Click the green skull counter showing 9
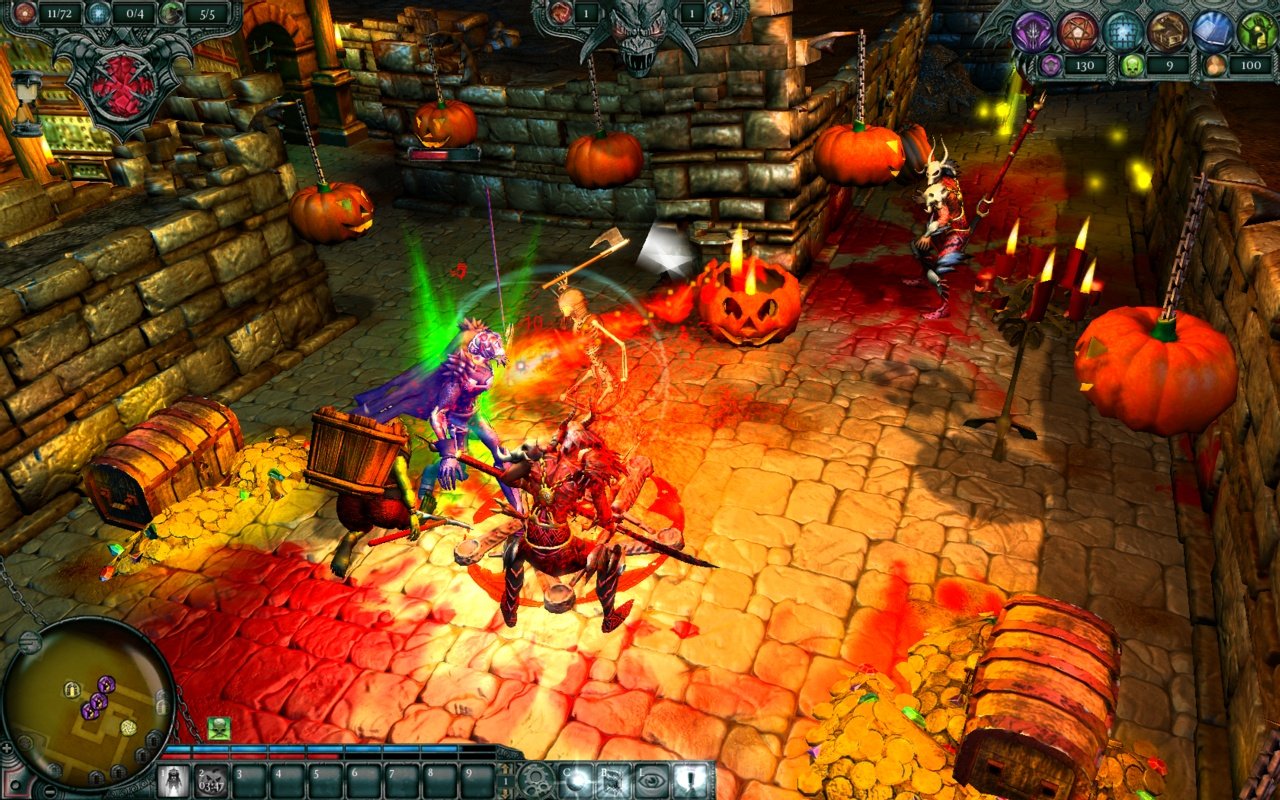The width and height of the screenshot is (1280, 800). pos(1157,64)
